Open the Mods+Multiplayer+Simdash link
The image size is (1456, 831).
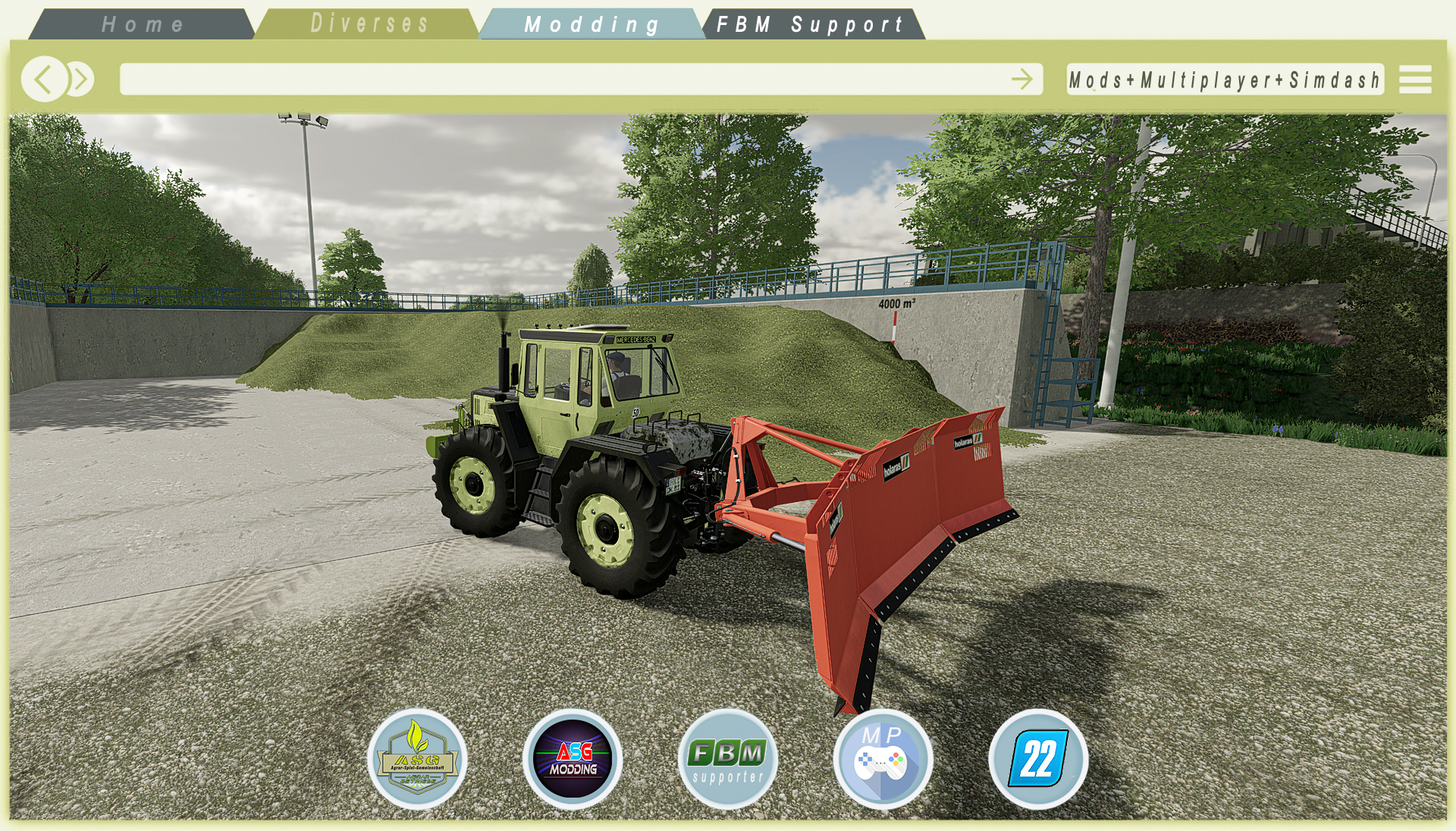(1224, 80)
